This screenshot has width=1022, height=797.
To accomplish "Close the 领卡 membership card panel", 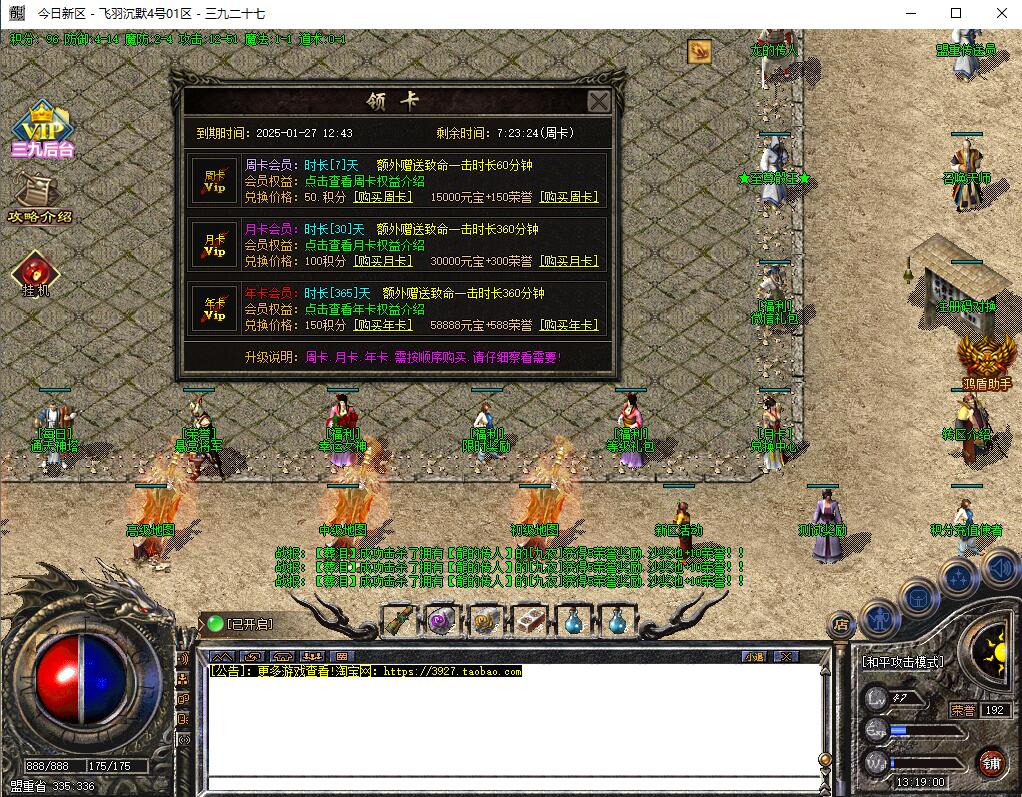I will pyautogui.click(x=598, y=102).
